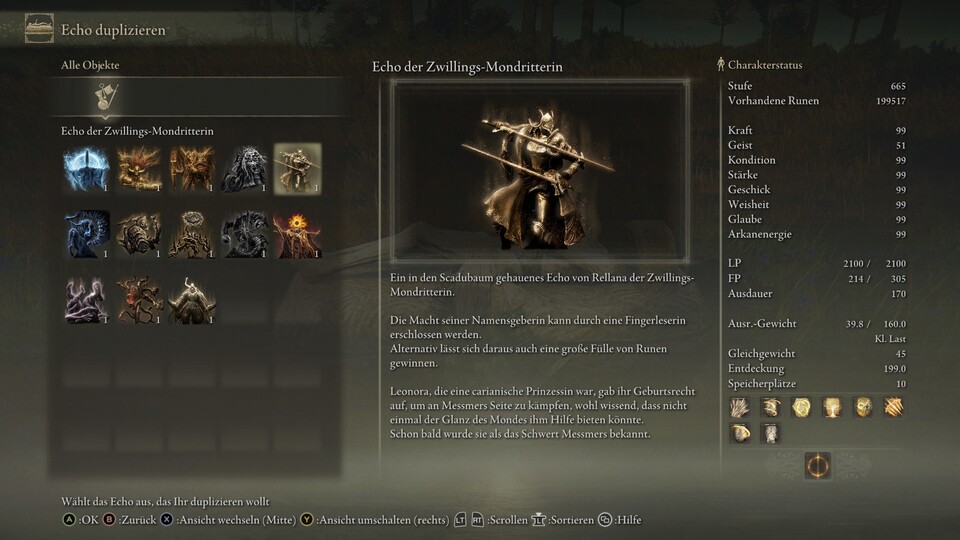
Task: Select the blue glowing helmet echo
Action: click(85, 168)
